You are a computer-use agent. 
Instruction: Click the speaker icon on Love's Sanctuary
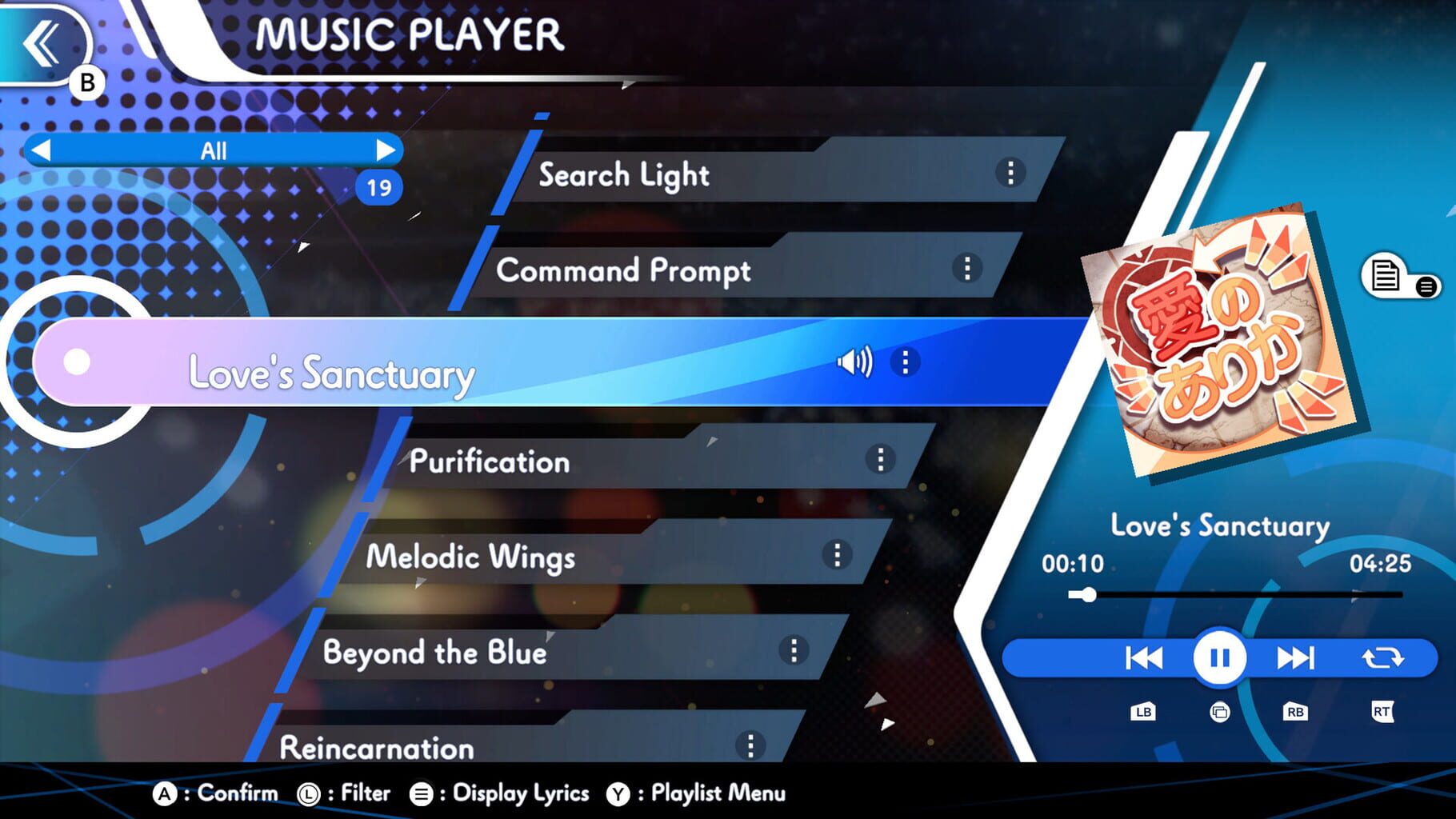(x=855, y=362)
